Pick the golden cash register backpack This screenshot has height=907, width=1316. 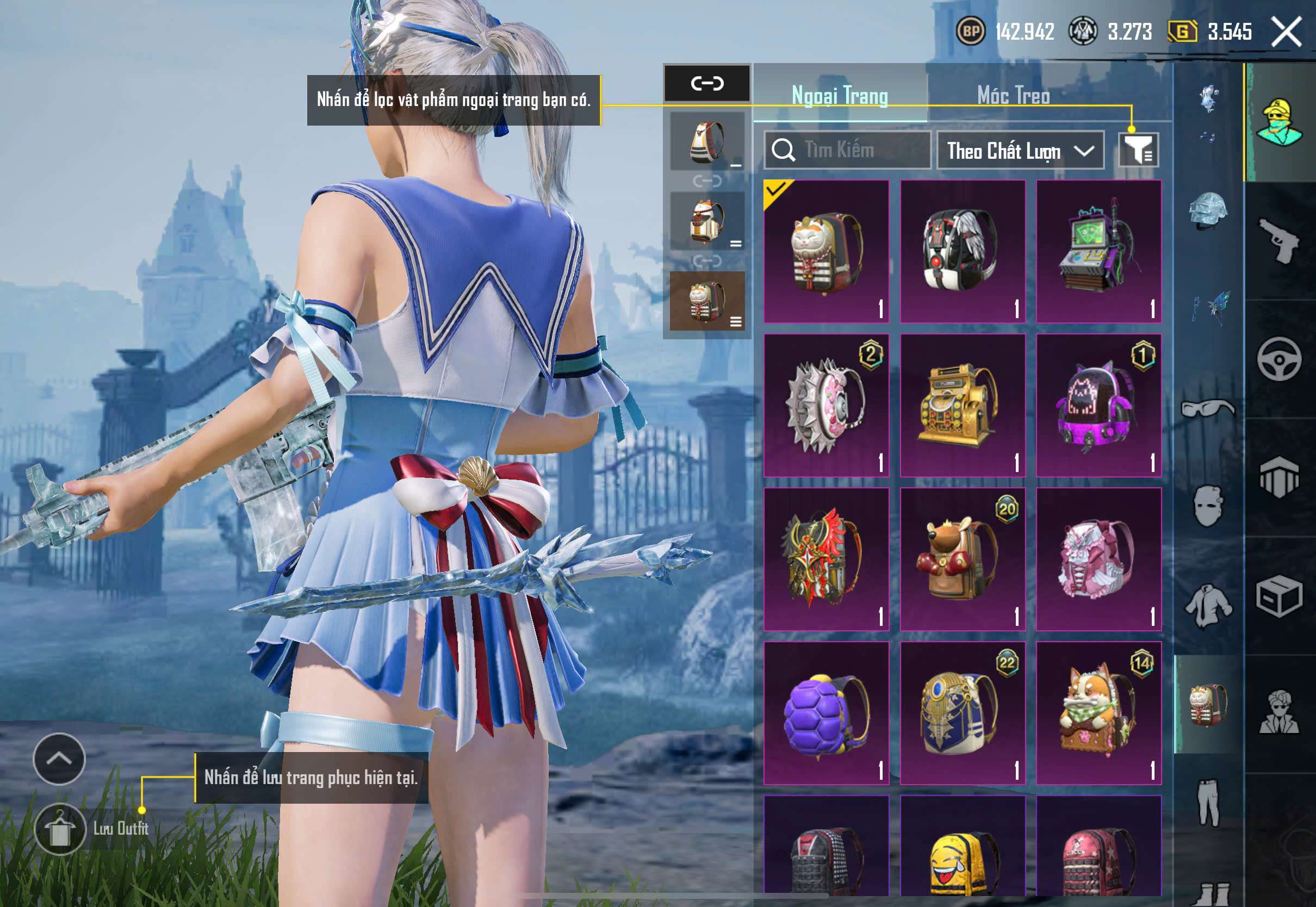[963, 405]
